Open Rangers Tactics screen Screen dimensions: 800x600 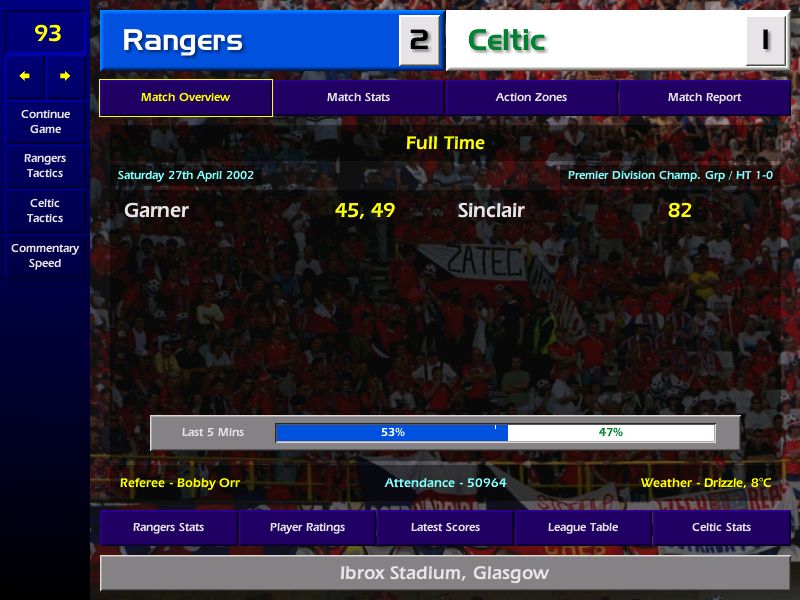(x=45, y=165)
